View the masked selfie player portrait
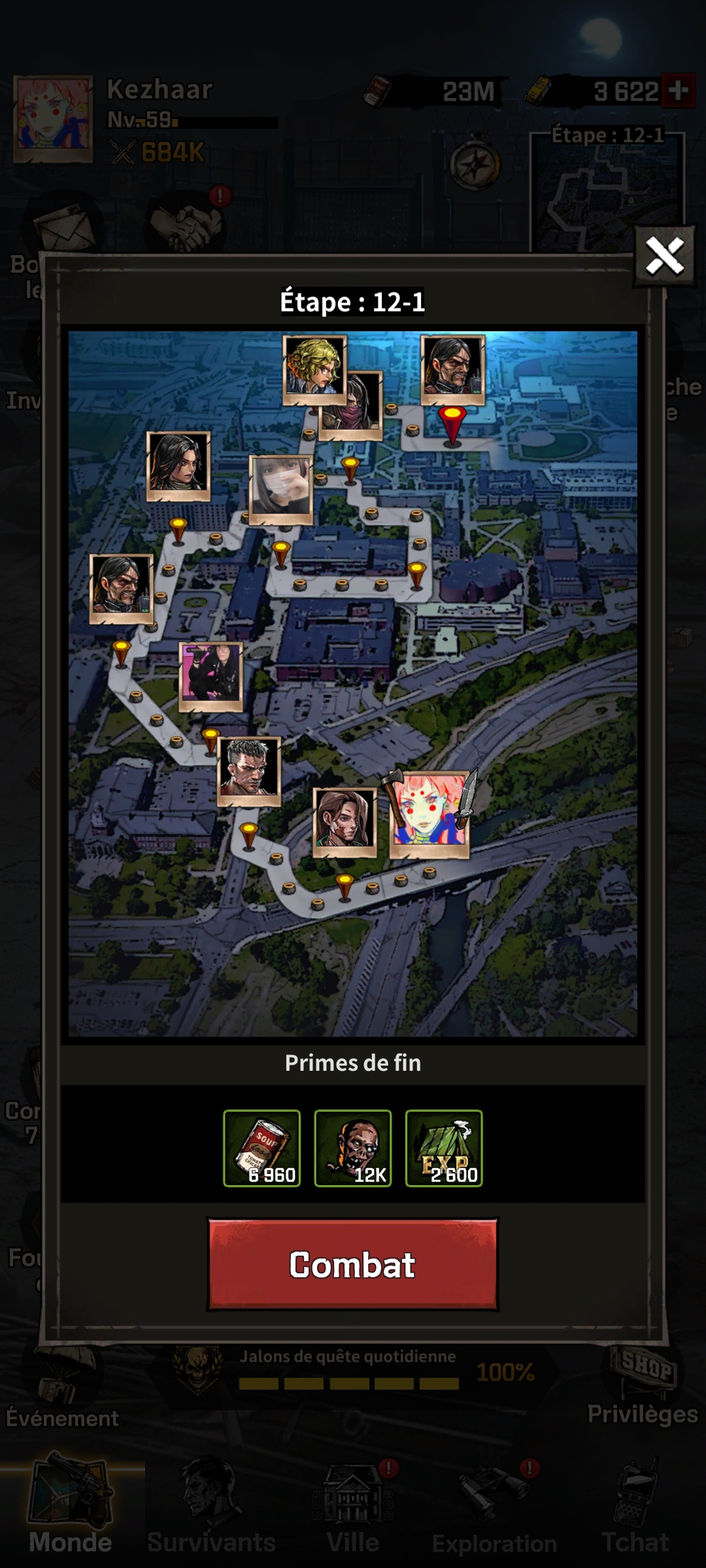The height and width of the screenshot is (1568, 706). (x=281, y=490)
